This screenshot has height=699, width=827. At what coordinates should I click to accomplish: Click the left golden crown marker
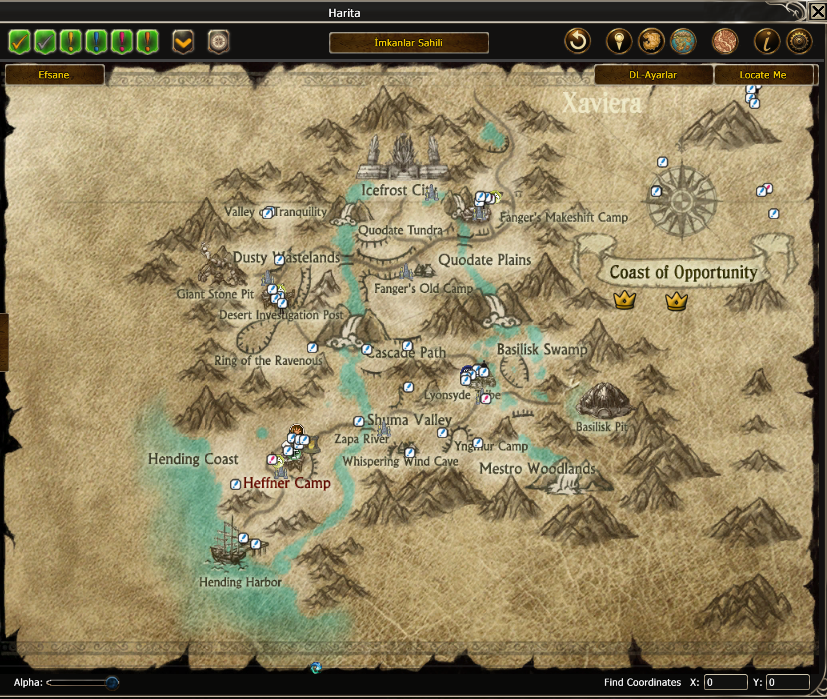pos(625,299)
